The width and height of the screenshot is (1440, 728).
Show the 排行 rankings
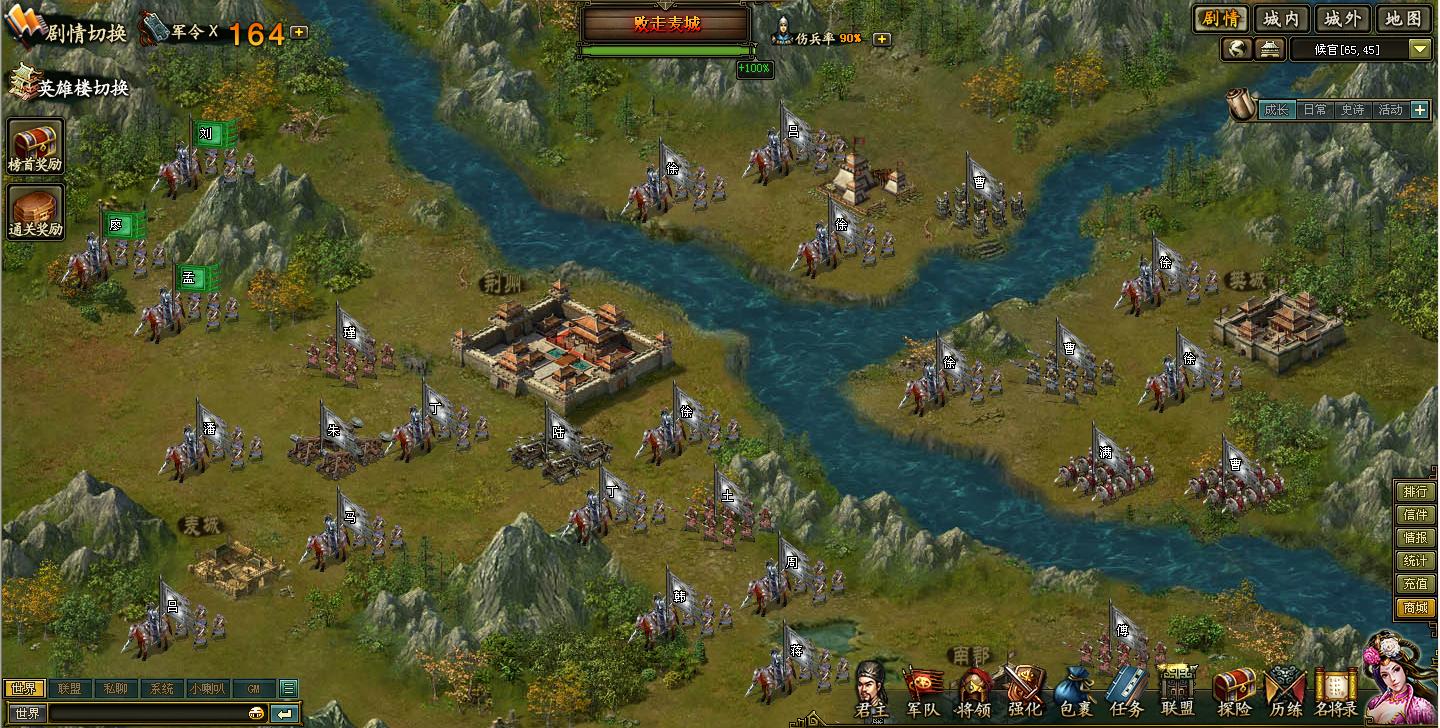[x=1415, y=492]
